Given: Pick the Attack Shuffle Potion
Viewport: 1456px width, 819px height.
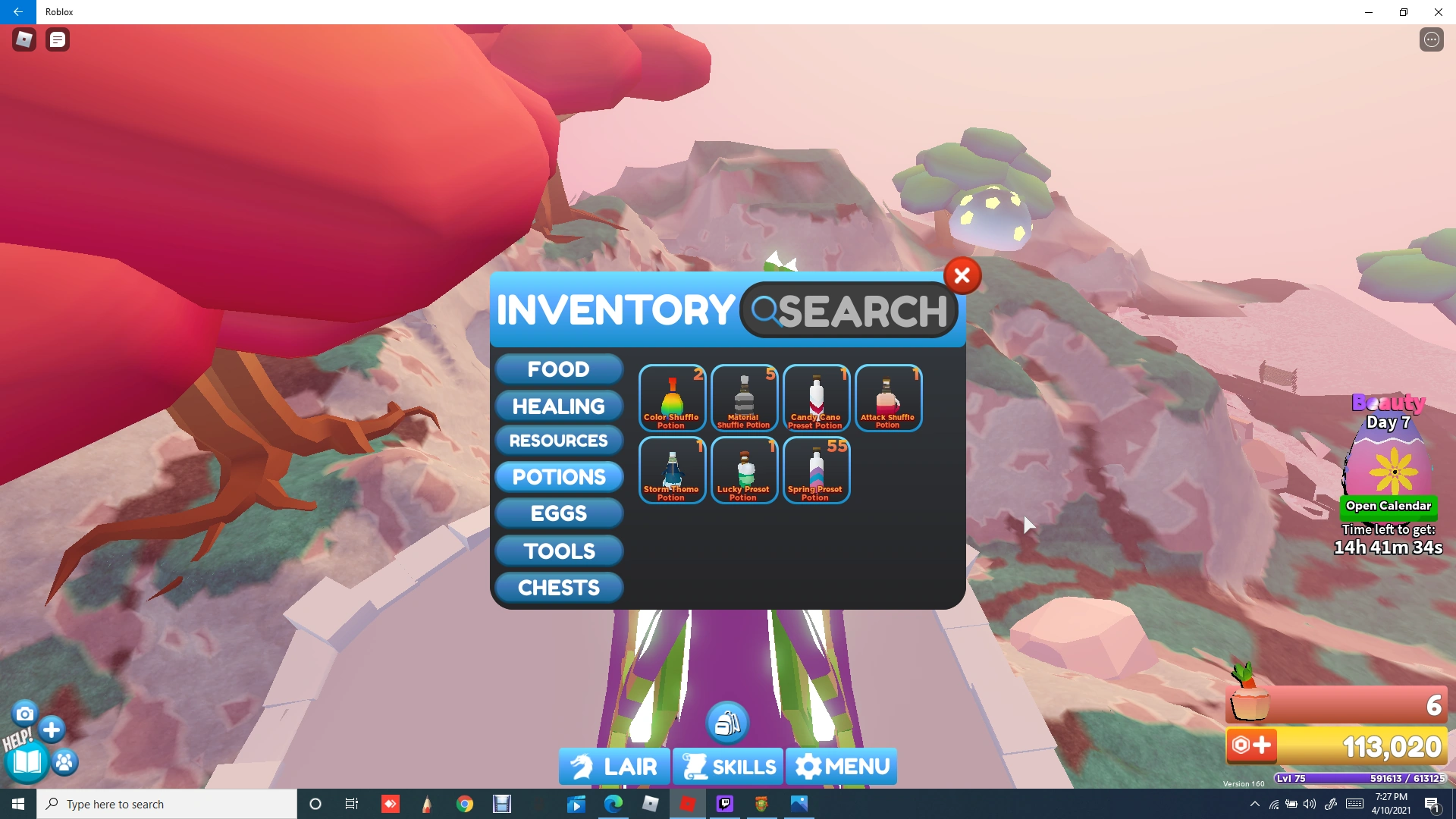Looking at the screenshot, I should (x=887, y=397).
